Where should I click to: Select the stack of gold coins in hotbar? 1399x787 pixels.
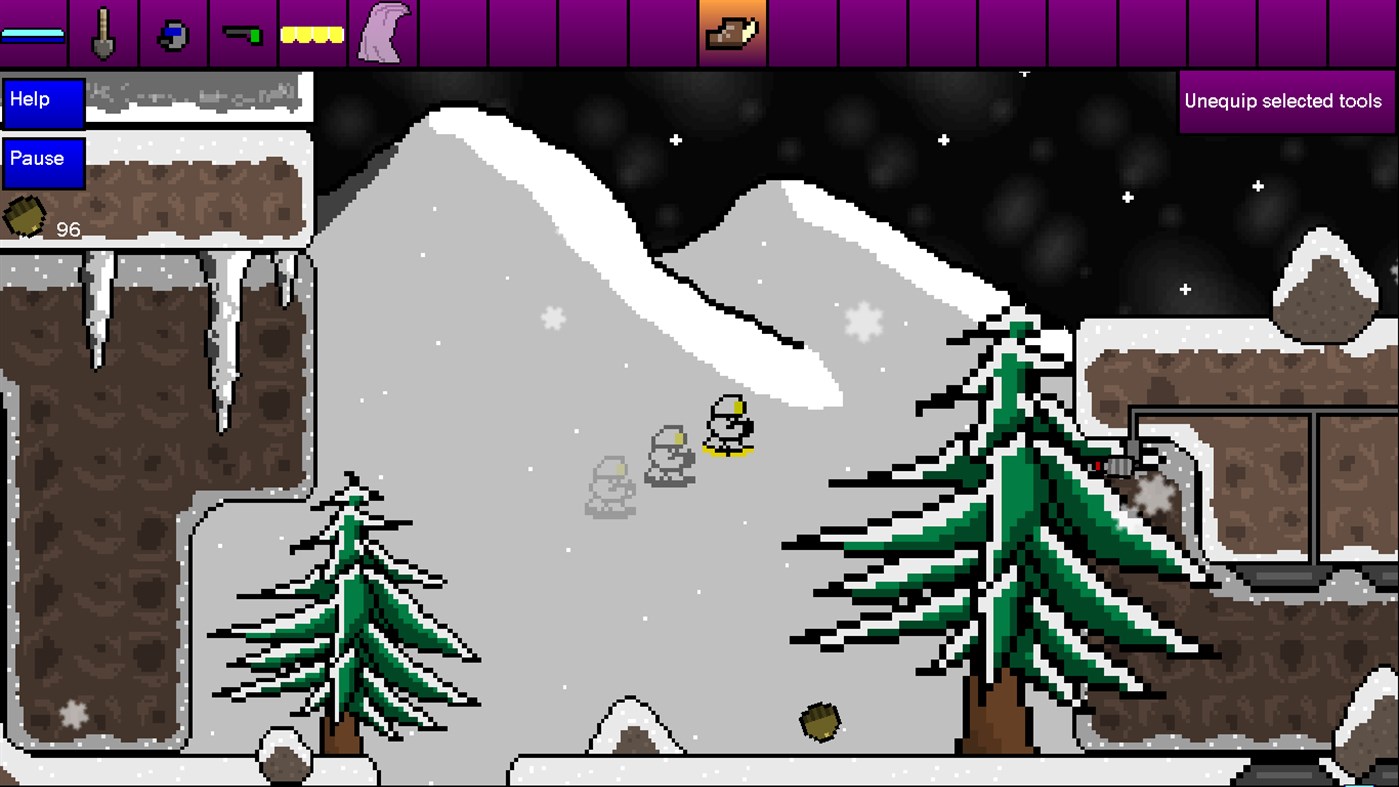pyautogui.click(x=311, y=33)
